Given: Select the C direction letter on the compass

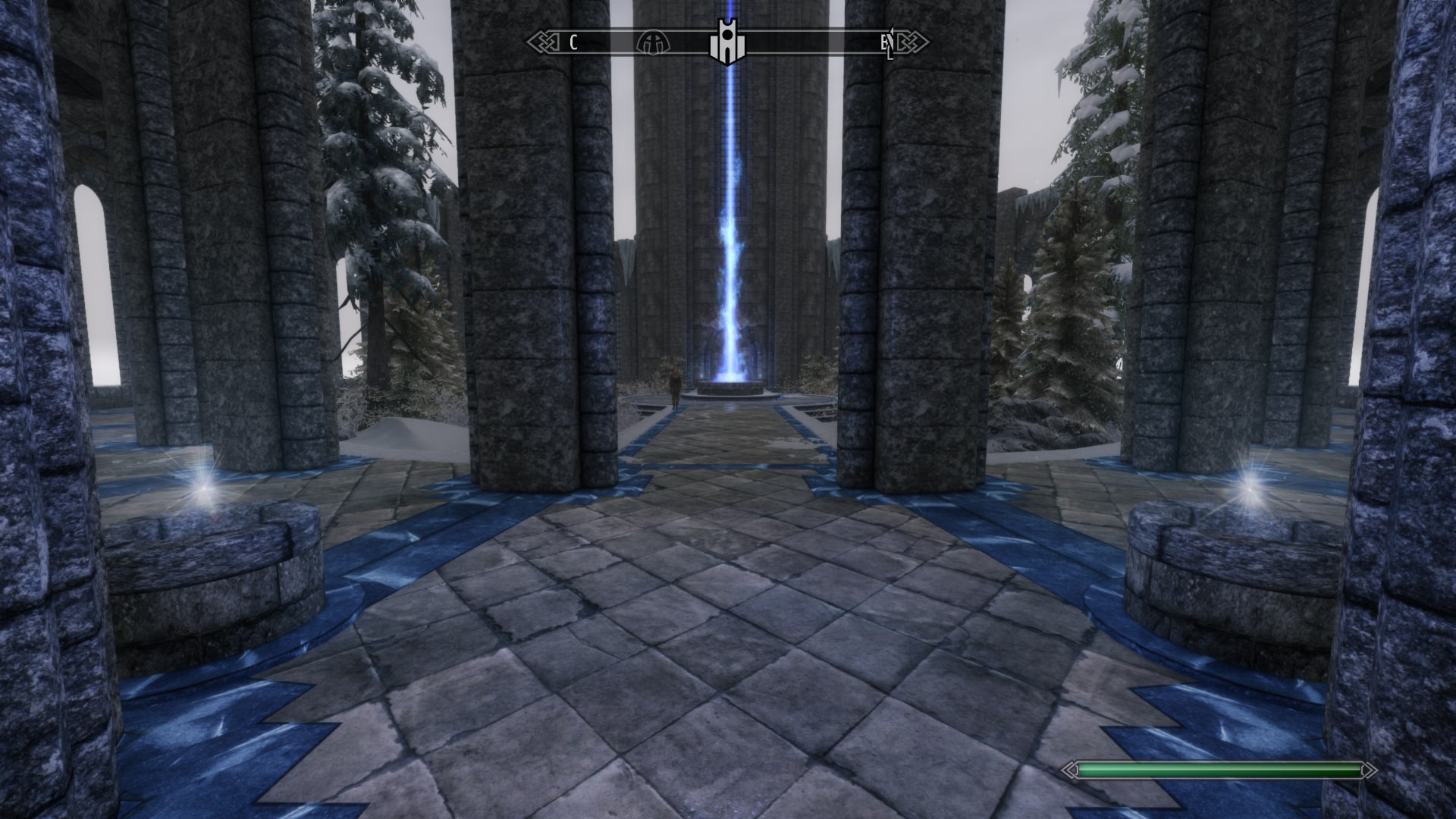Looking at the screenshot, I should [x=573, y=42].
